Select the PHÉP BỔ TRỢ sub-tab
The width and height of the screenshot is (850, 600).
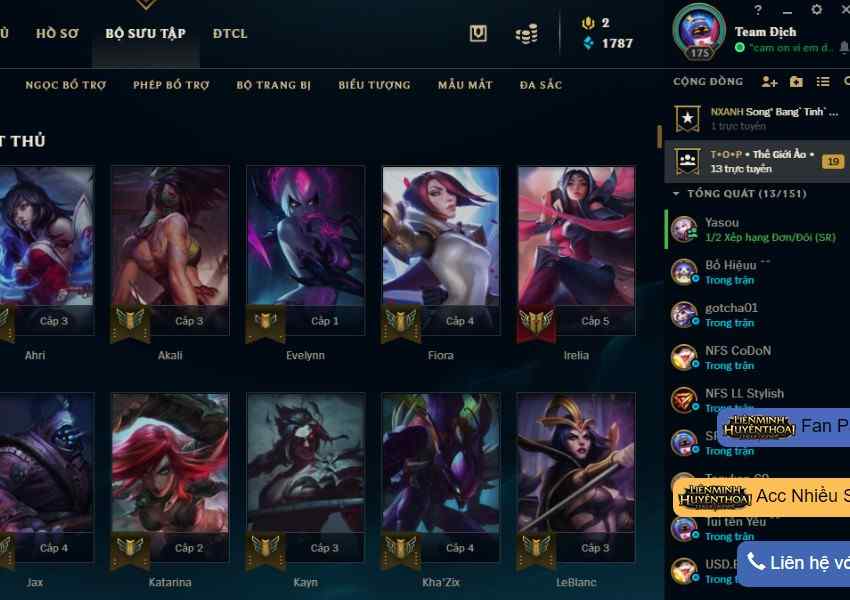click(x=171, y=85)
